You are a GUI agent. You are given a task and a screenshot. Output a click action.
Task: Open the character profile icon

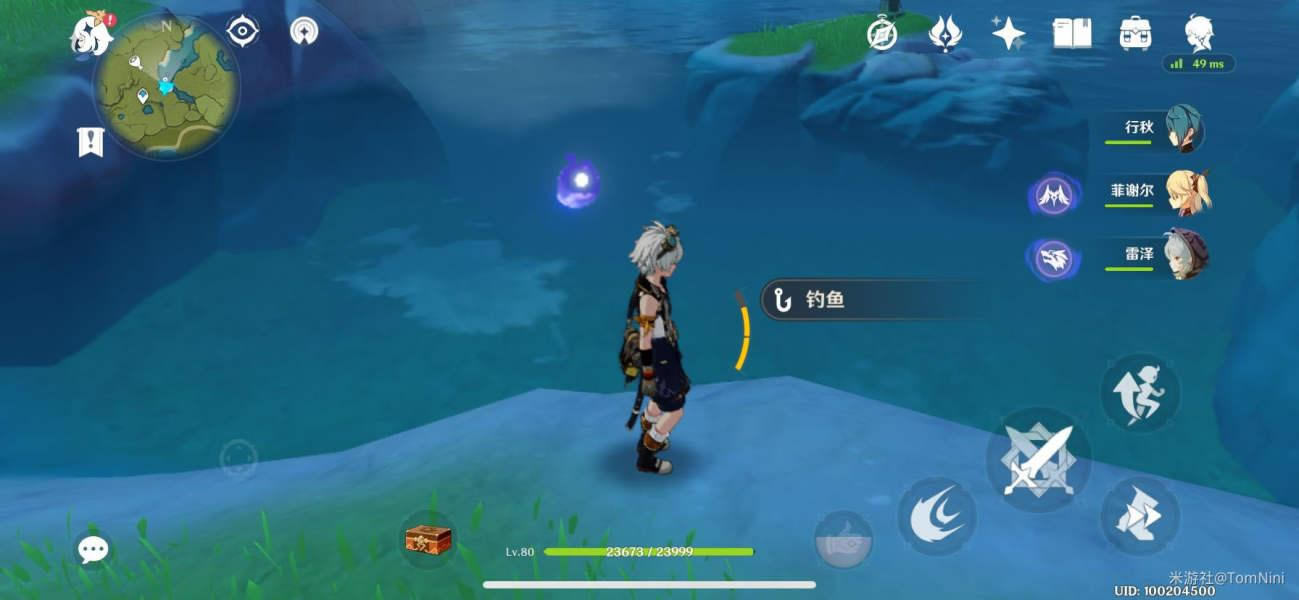coord(1198,34)
